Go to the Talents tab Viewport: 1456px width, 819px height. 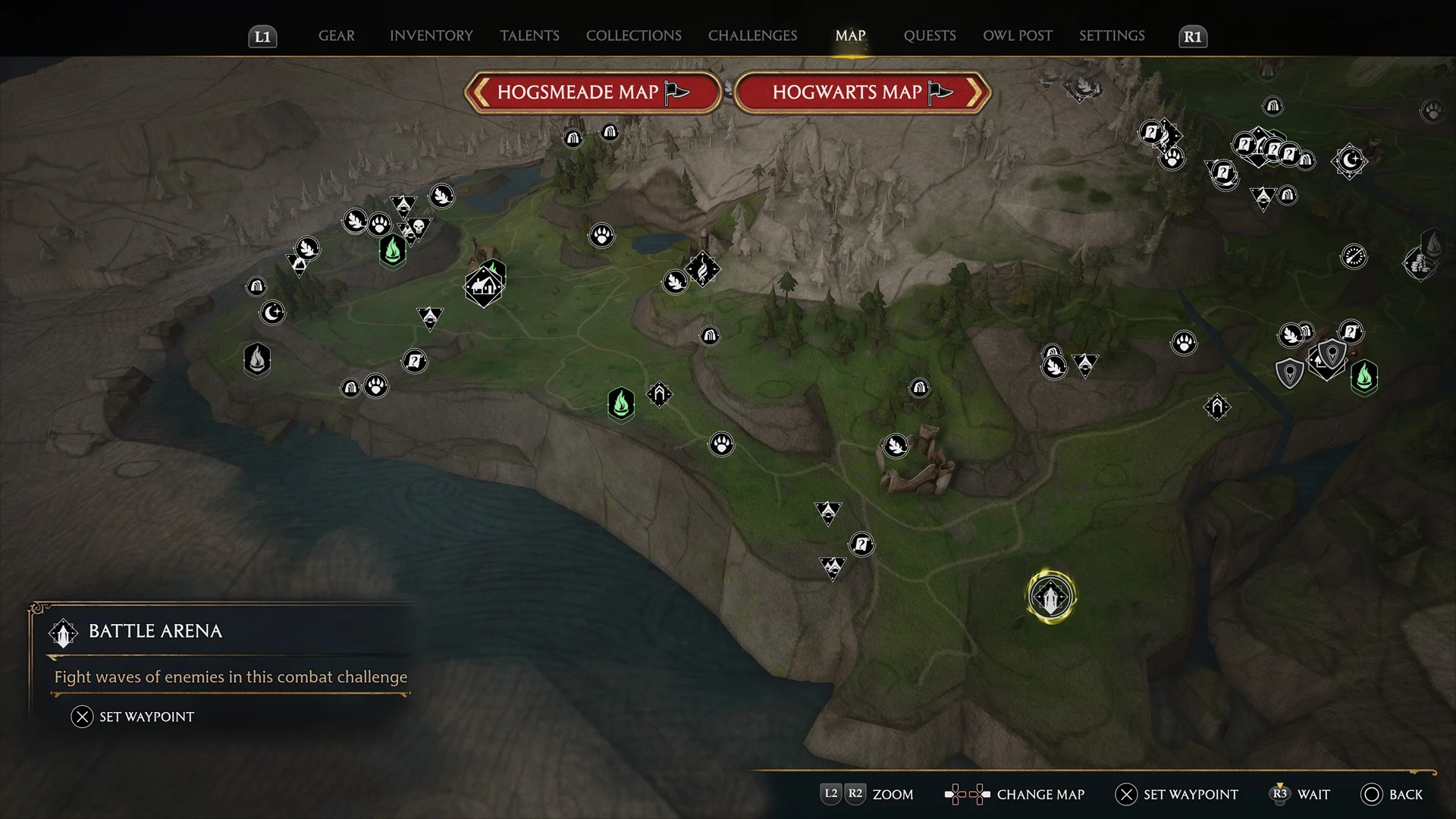point(529,36)
